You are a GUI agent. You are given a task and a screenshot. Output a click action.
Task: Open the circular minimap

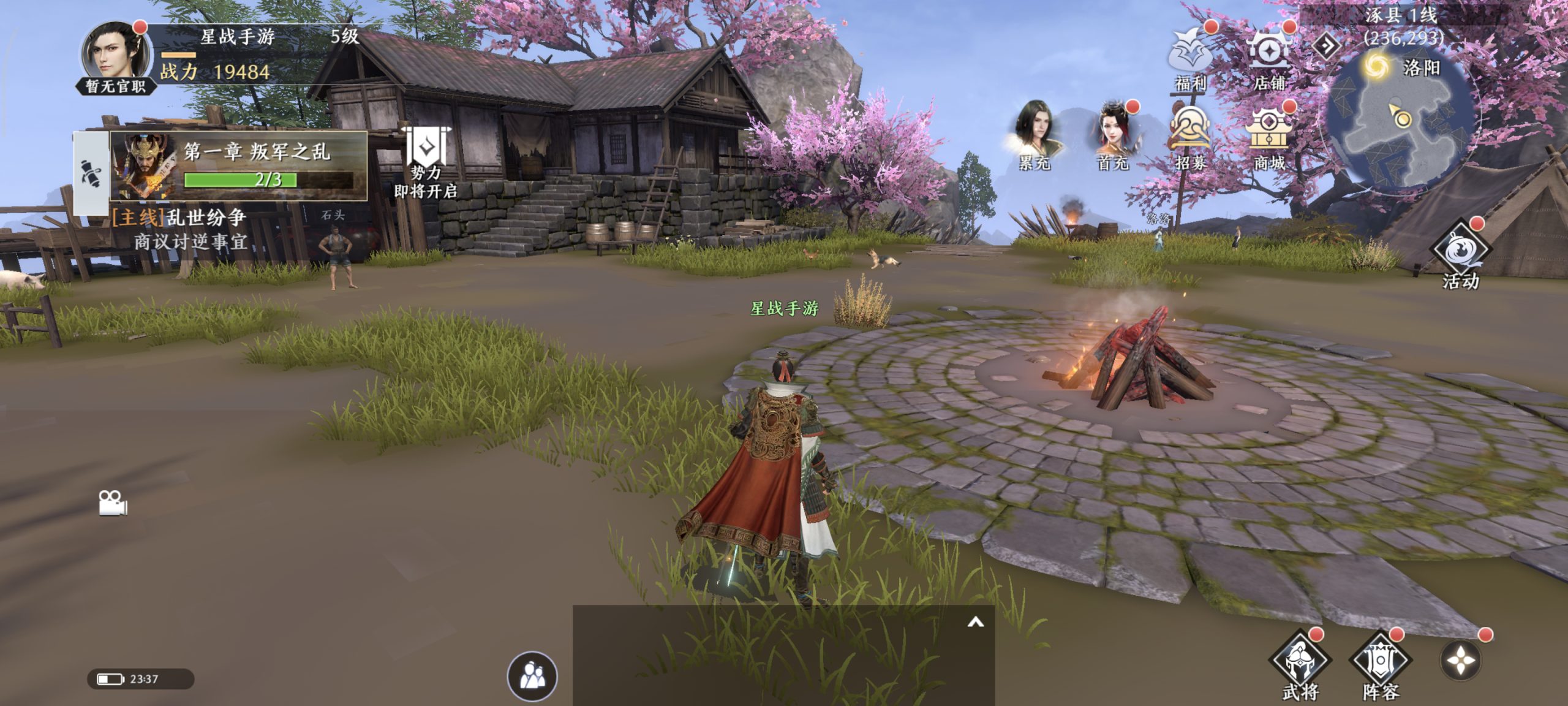[1403, 123]
